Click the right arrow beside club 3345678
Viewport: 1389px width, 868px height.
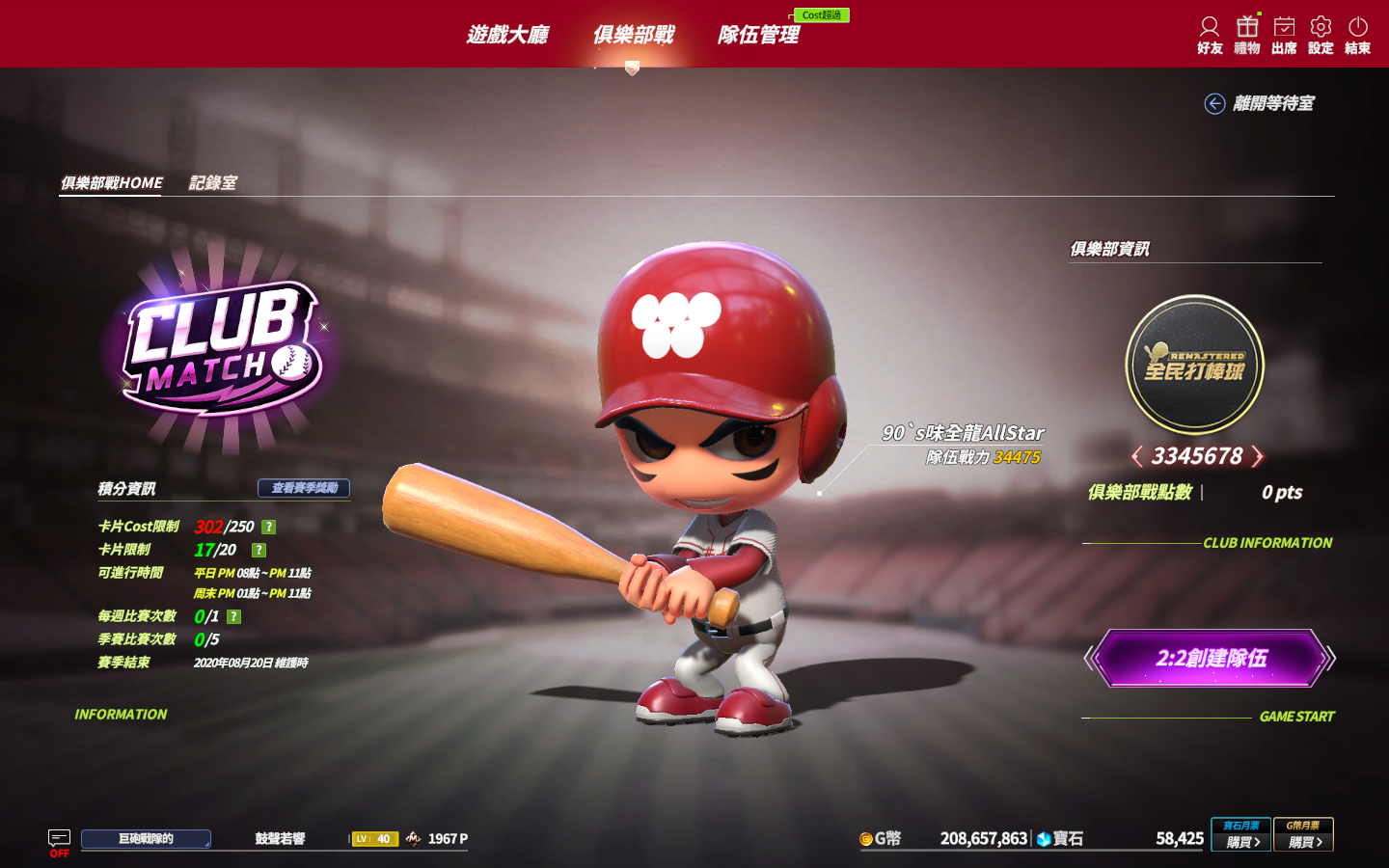1257,456
